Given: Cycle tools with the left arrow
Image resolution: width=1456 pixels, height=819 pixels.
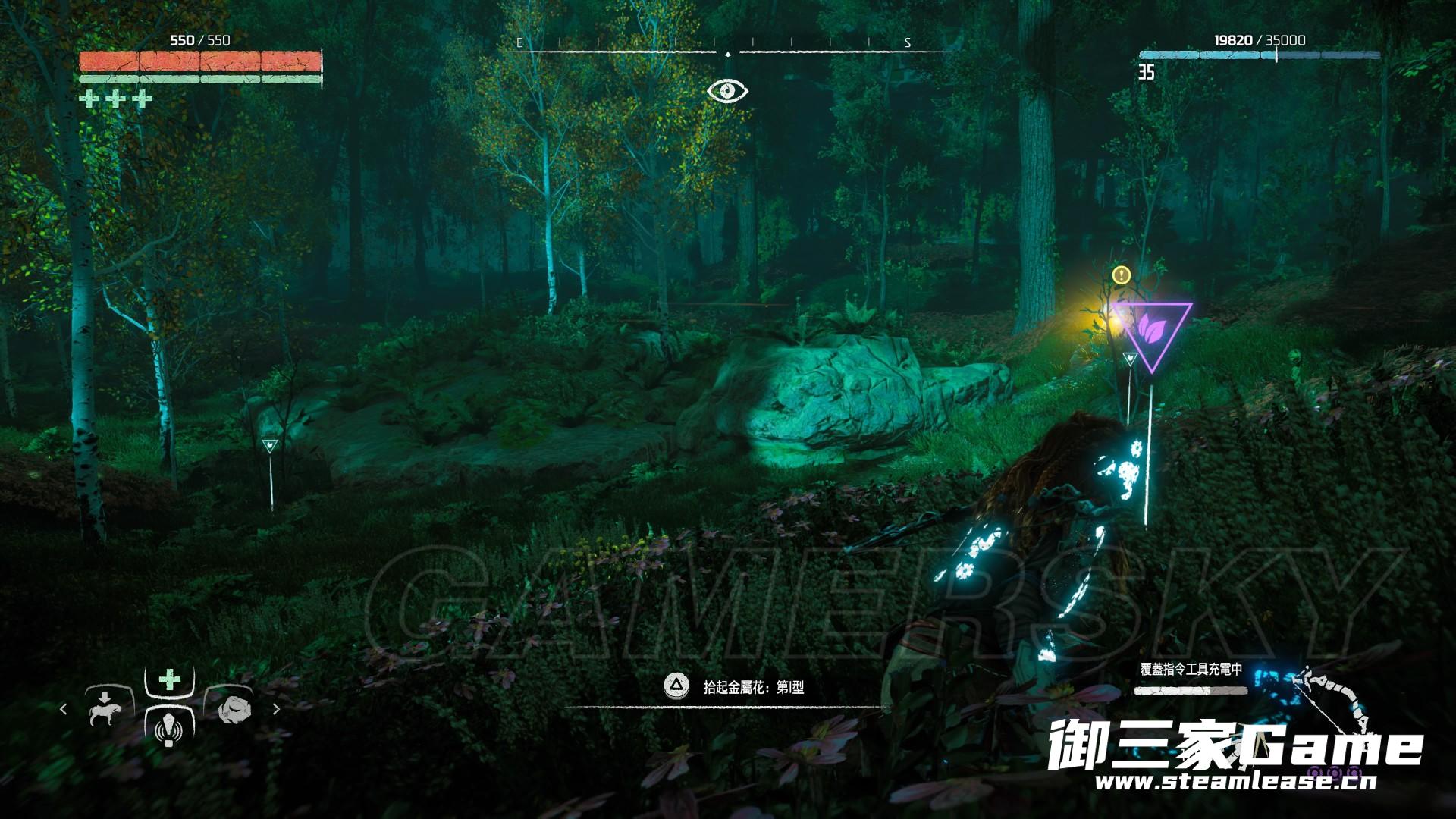Looking at the screenshot, I should point(64,709).
